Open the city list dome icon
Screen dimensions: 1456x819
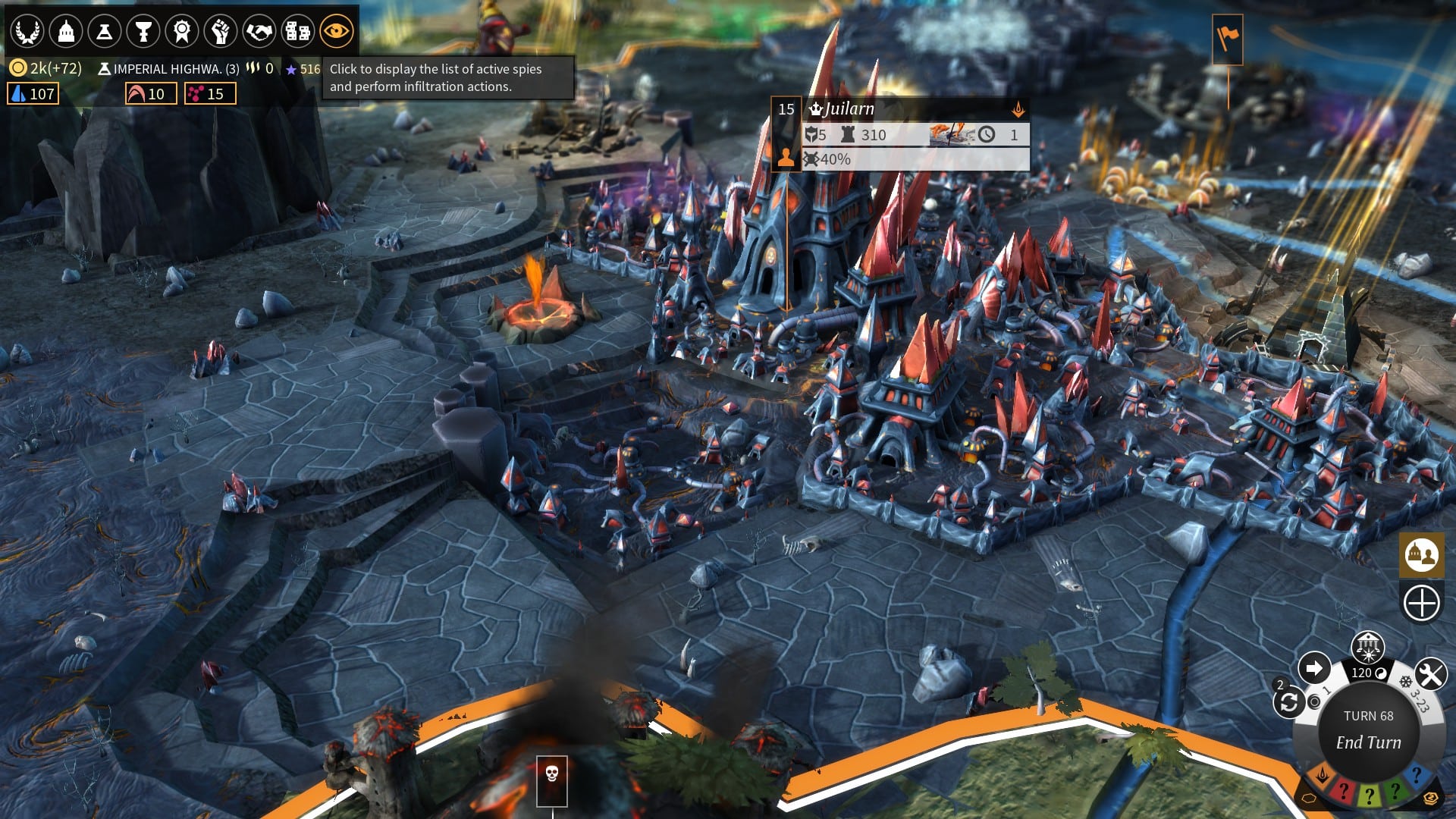[x=66, y=32]
